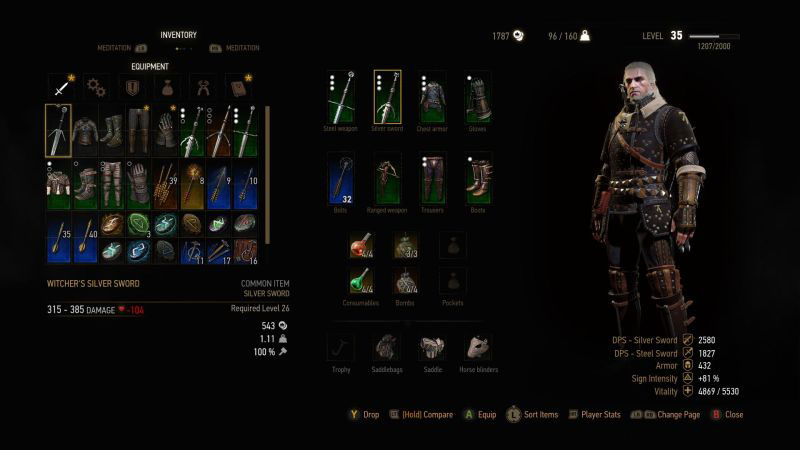Select the equipped Boots slot
This screenshot has height=450, width=800.
tap(478, 178)
